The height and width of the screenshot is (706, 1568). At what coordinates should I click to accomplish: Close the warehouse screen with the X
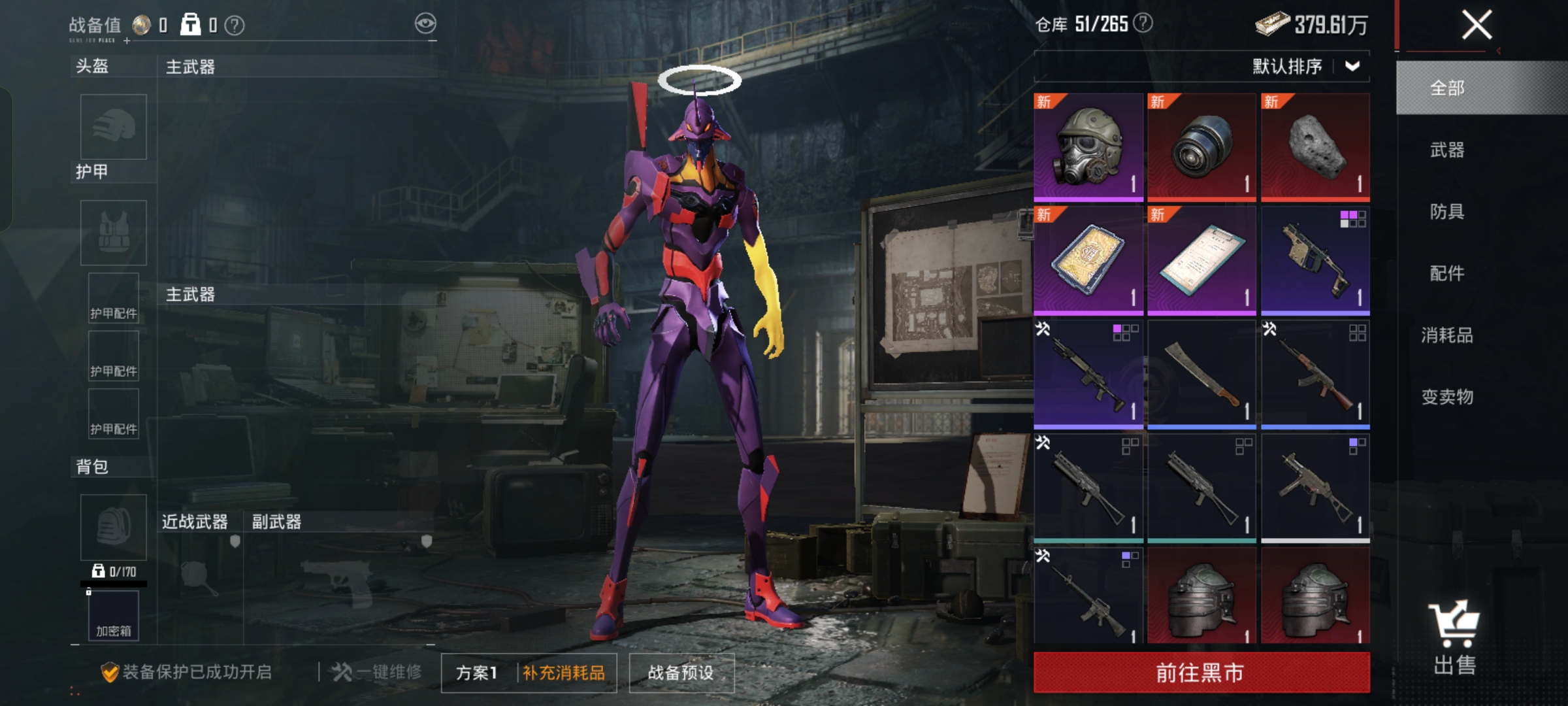1476,25
